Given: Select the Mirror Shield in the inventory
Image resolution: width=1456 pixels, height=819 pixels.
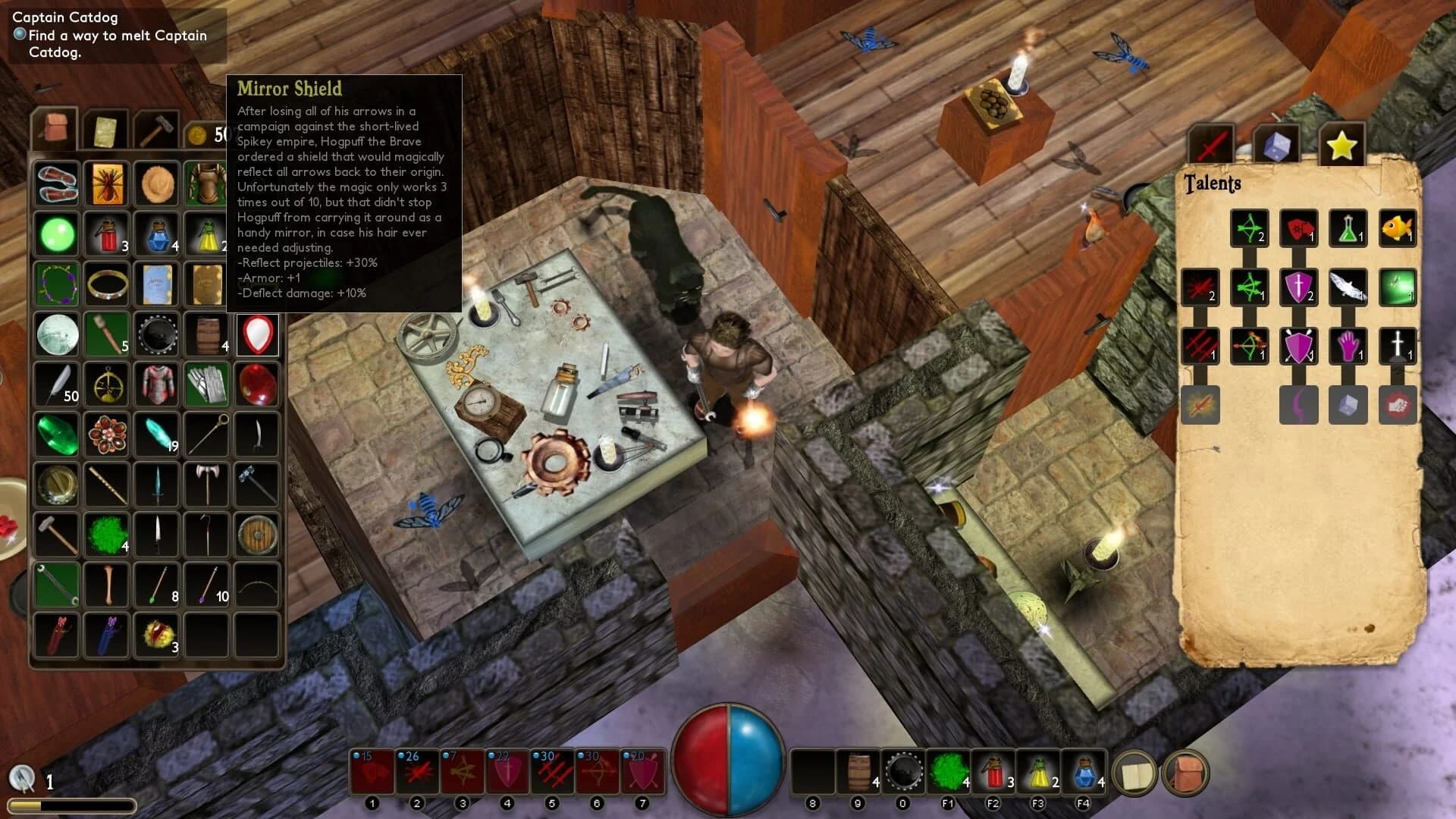Looking at the screenshot, I should pyautogui.click(x=257, y=334).
